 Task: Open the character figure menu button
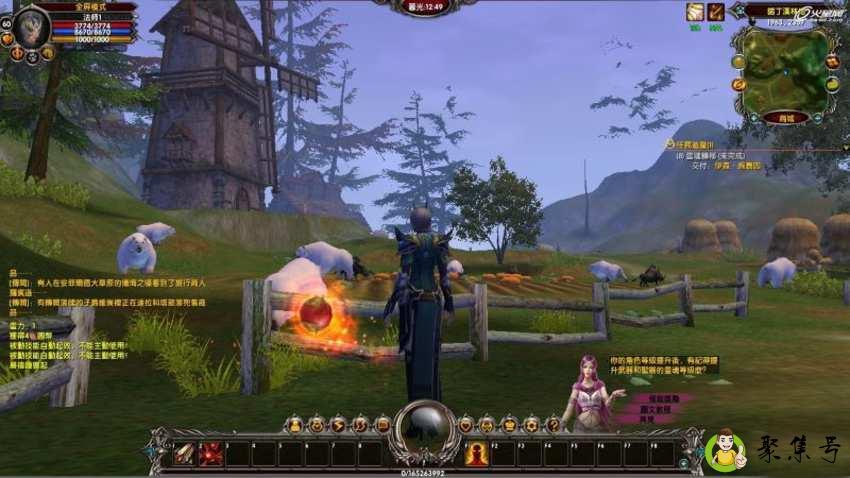[294, 425]
